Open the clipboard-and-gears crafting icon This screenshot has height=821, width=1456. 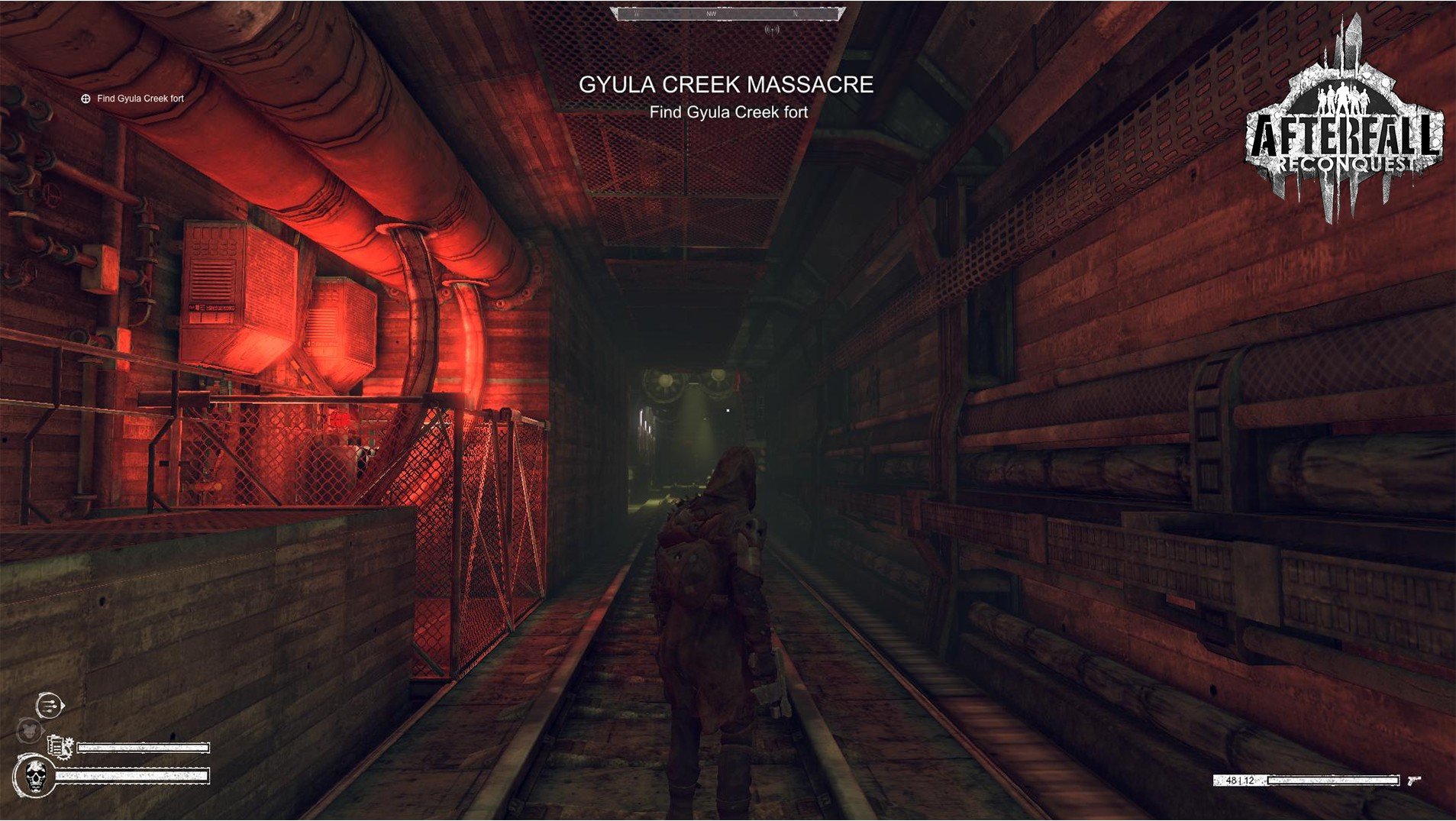point(60,746)
